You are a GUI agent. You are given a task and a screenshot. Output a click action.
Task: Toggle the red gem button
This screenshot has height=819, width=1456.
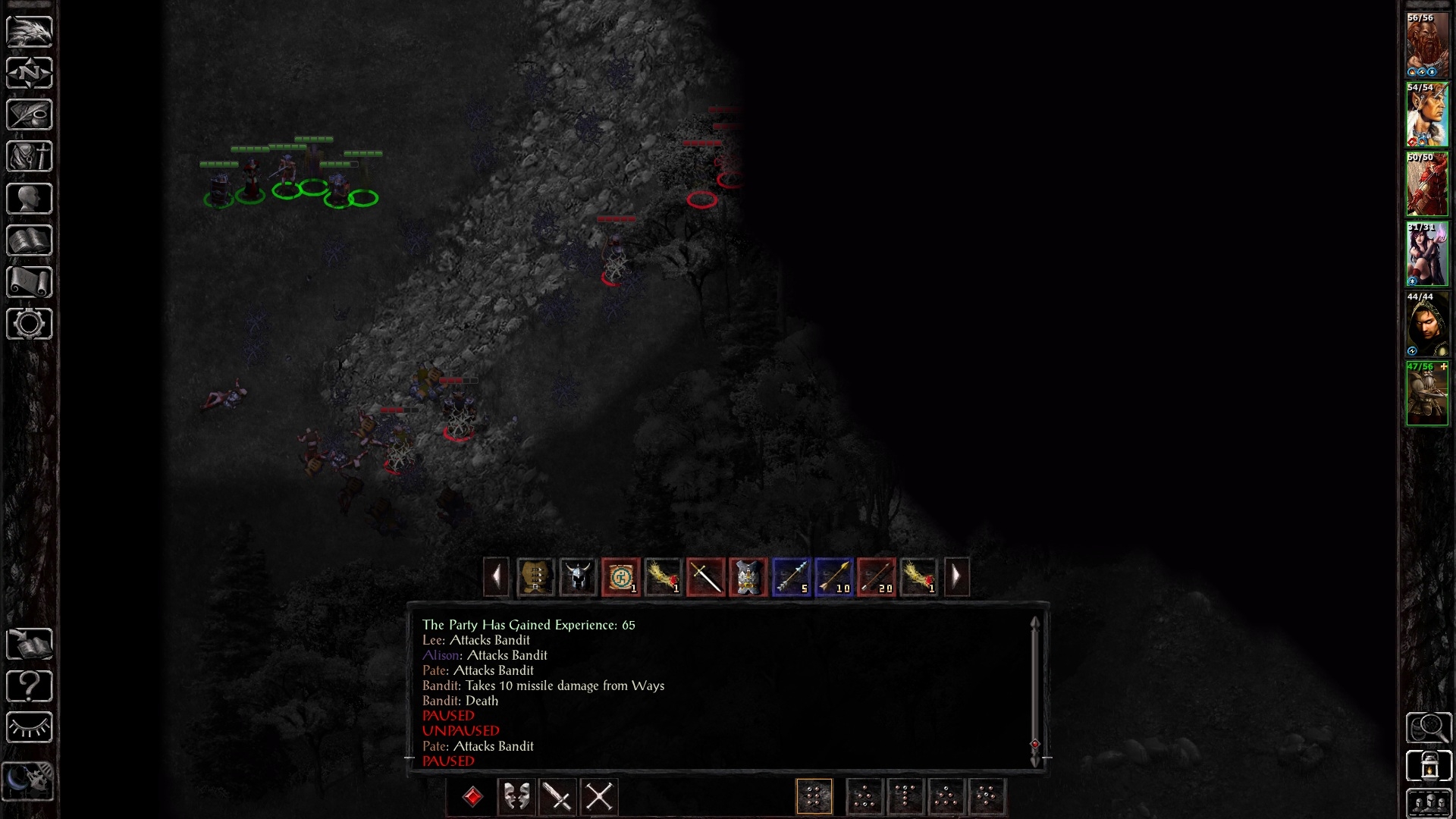(473, 797)
